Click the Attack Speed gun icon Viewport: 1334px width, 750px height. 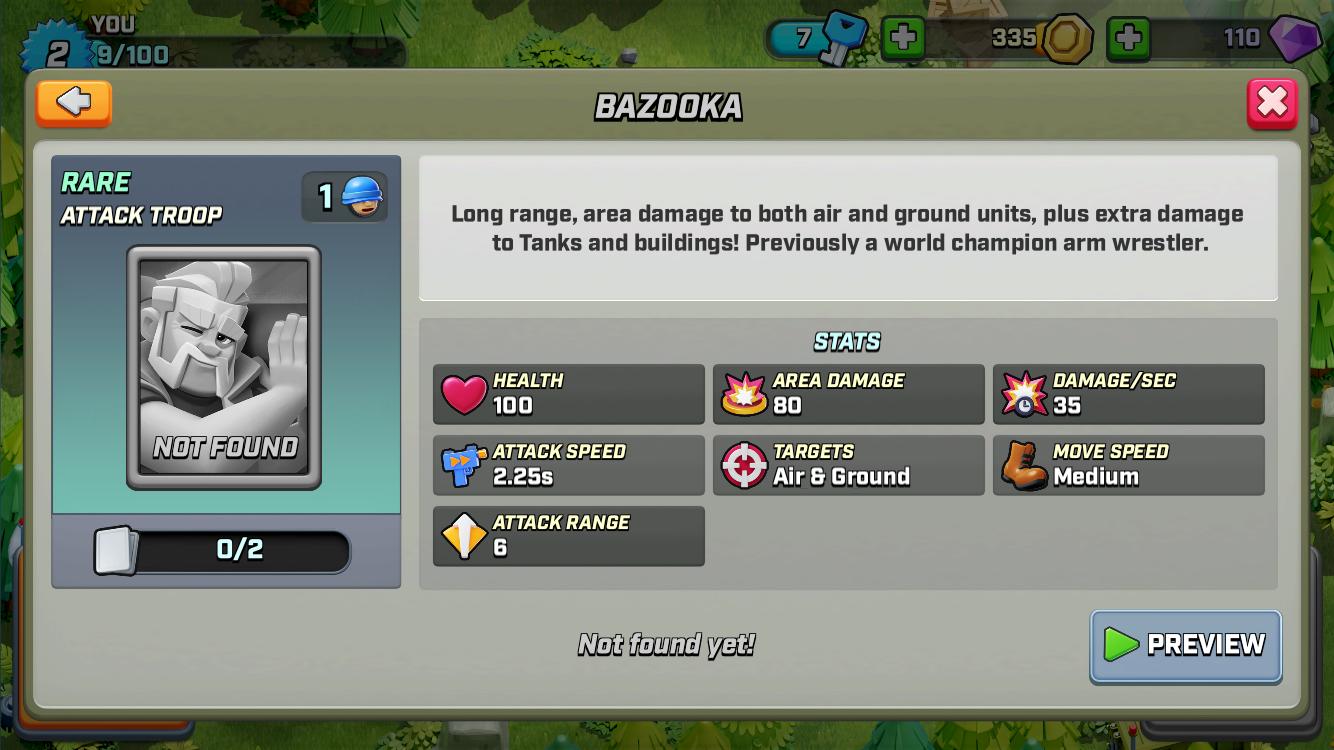(462, 464)
